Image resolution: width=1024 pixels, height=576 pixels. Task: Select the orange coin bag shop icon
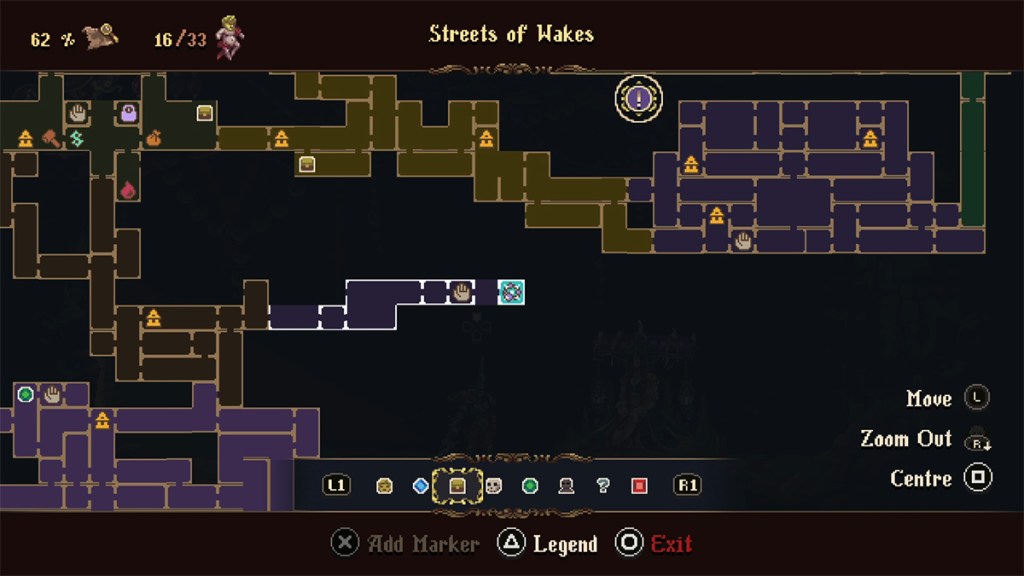point(153,139)
